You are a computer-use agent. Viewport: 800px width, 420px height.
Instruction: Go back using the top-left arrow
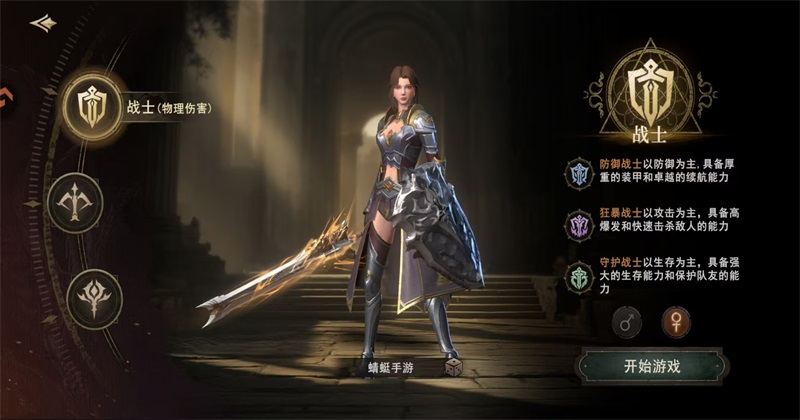(42, 23)
